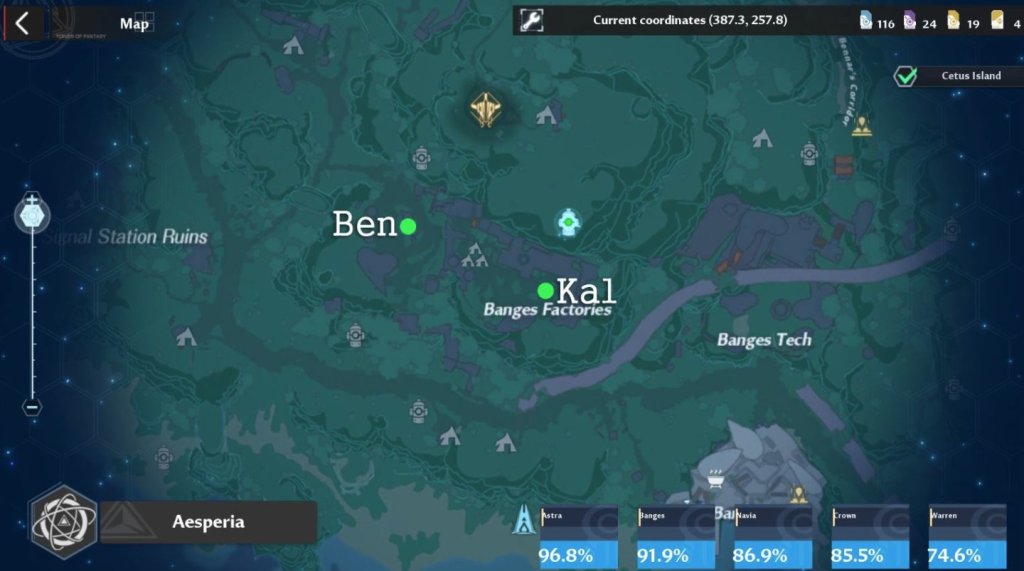
Task: Click the blue tower icon beside Astra
Action: [523, 519]
